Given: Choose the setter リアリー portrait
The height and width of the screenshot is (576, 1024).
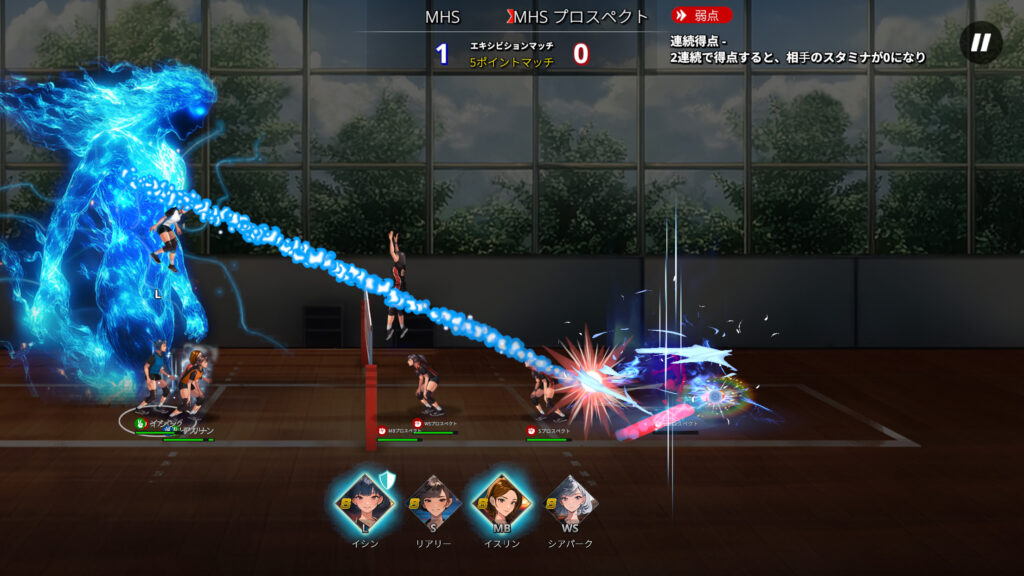Looking at the screenshot, I should point(432,503).
